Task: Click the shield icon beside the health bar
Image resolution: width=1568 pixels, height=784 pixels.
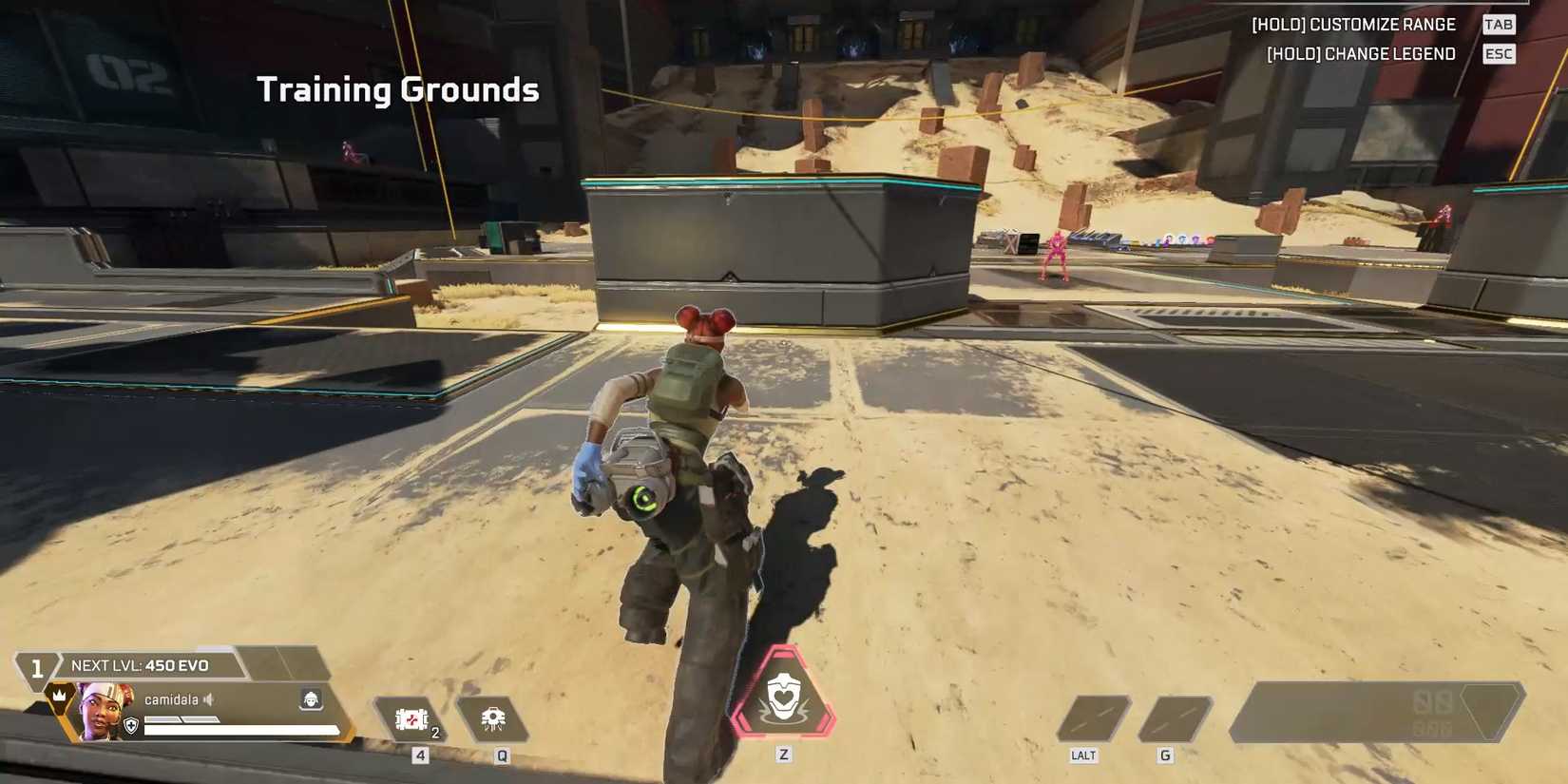Action: click(x=130, y=726)
